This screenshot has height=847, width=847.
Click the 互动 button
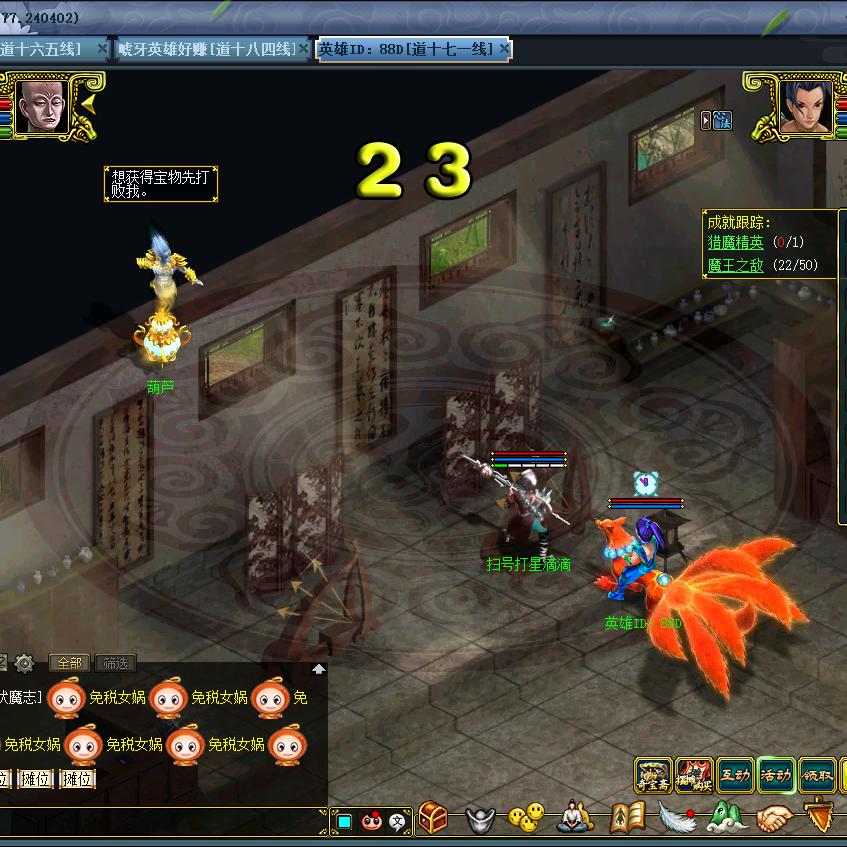[735, 775]
